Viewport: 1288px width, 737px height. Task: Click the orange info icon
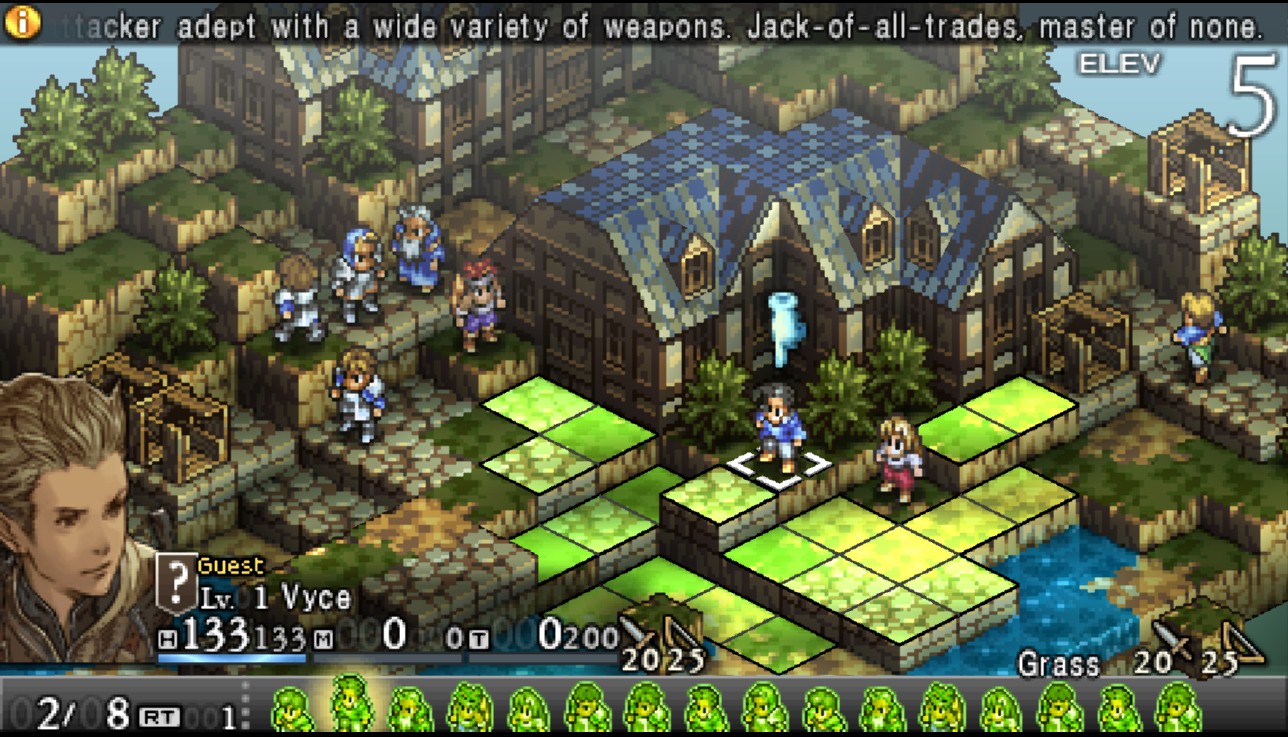coord(21,22)
